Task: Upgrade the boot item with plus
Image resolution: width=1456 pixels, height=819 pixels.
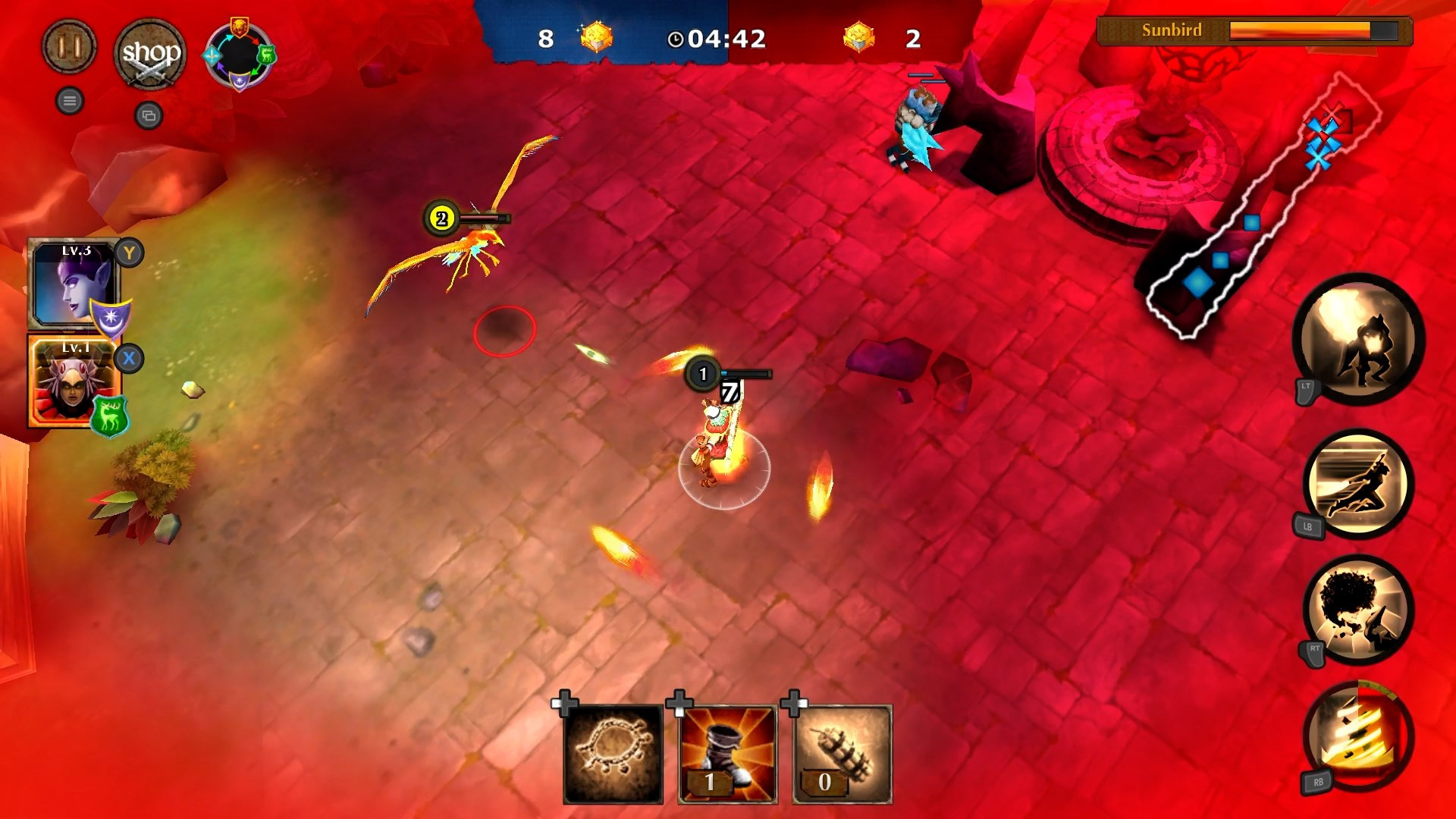Action: pyautogui.click(x=679, y=703)
